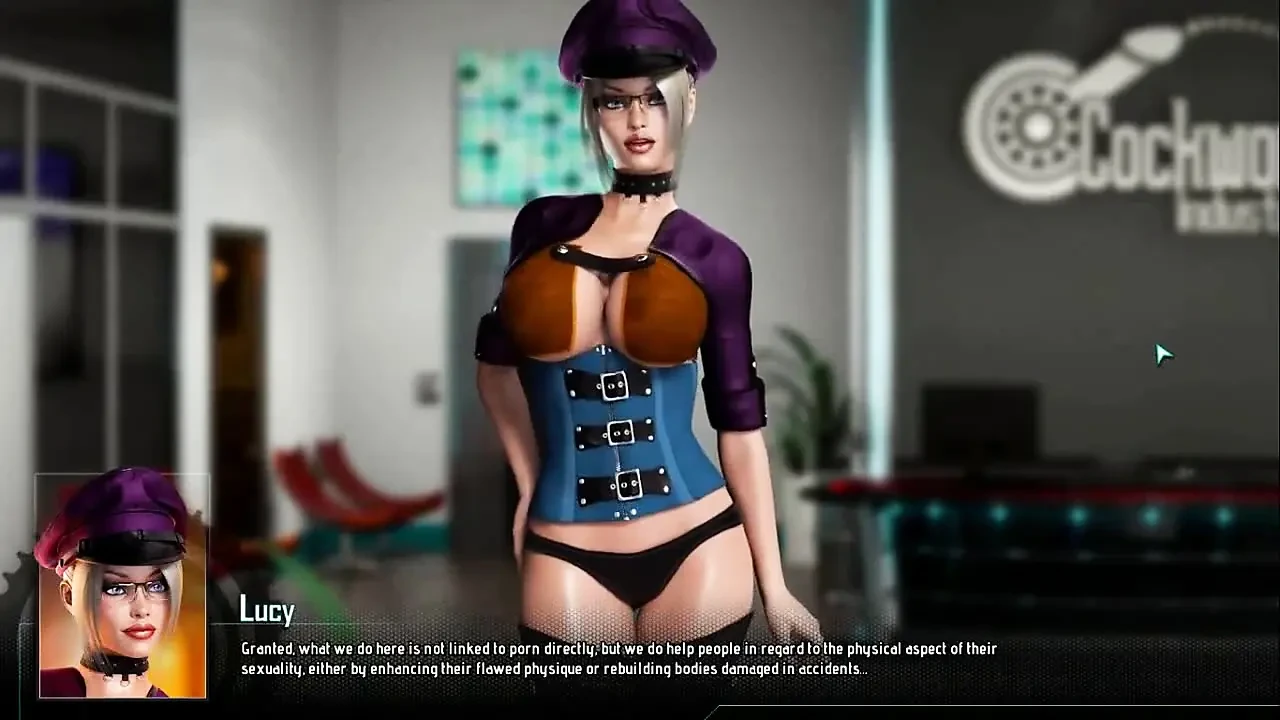Click the mouse cursor arrow location
The image size is (1280, 720).
[1163, 355]
